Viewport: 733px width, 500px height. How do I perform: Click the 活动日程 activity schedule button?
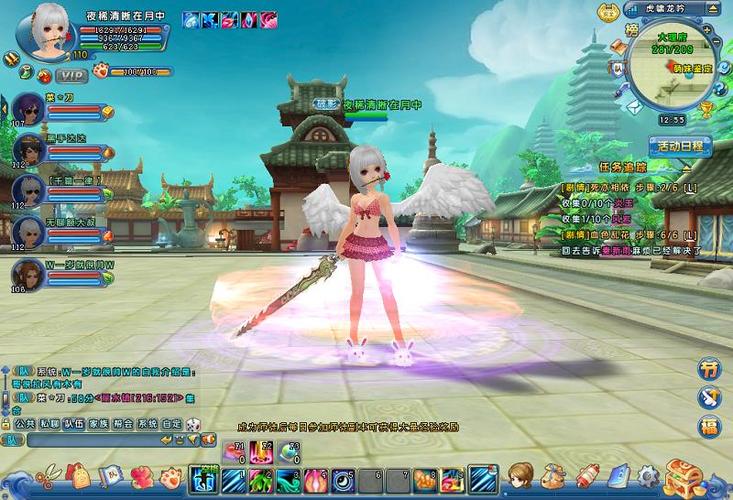(x=678, y=146)
